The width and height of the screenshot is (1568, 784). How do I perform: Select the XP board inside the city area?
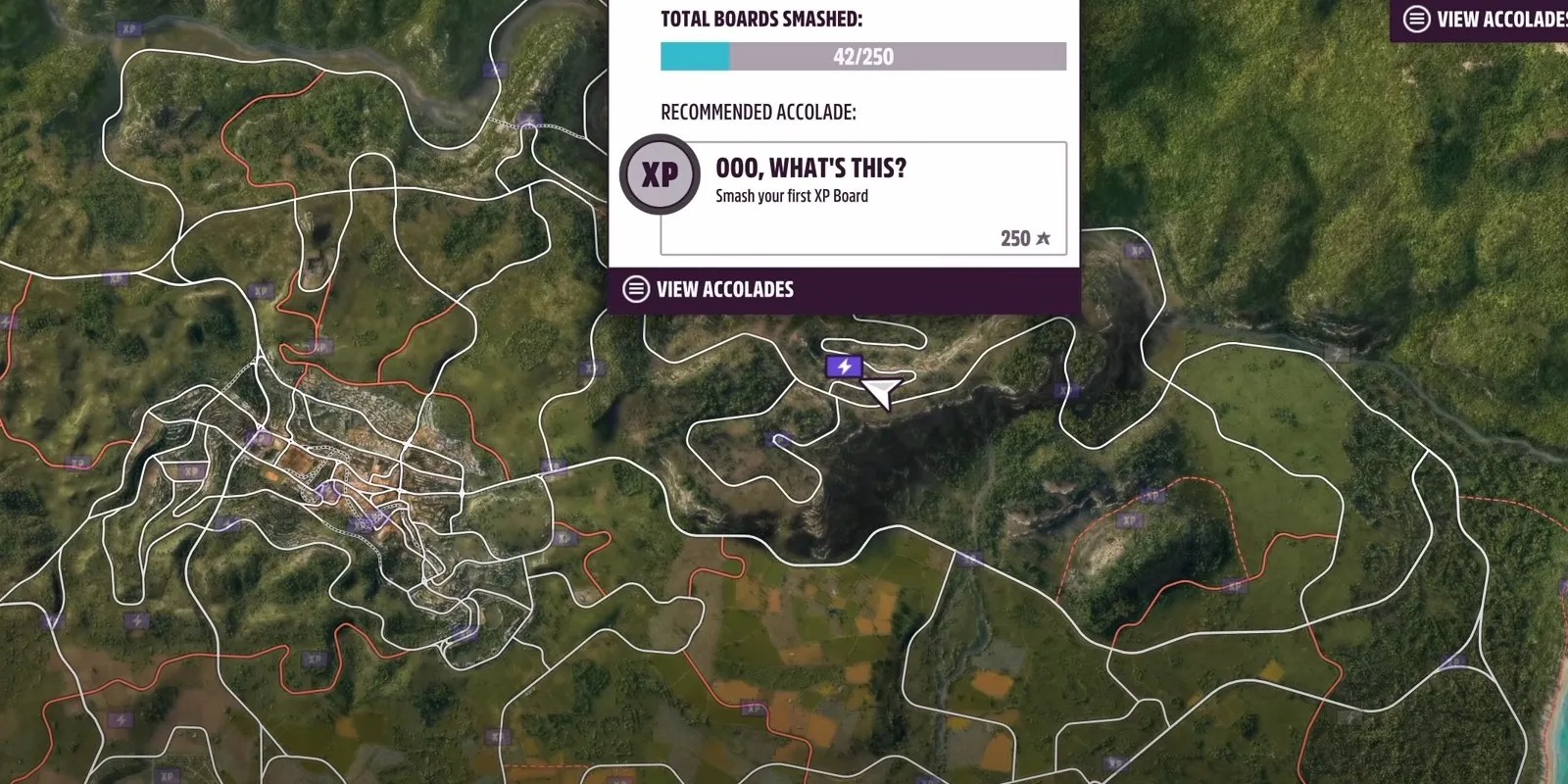point(190,471)
